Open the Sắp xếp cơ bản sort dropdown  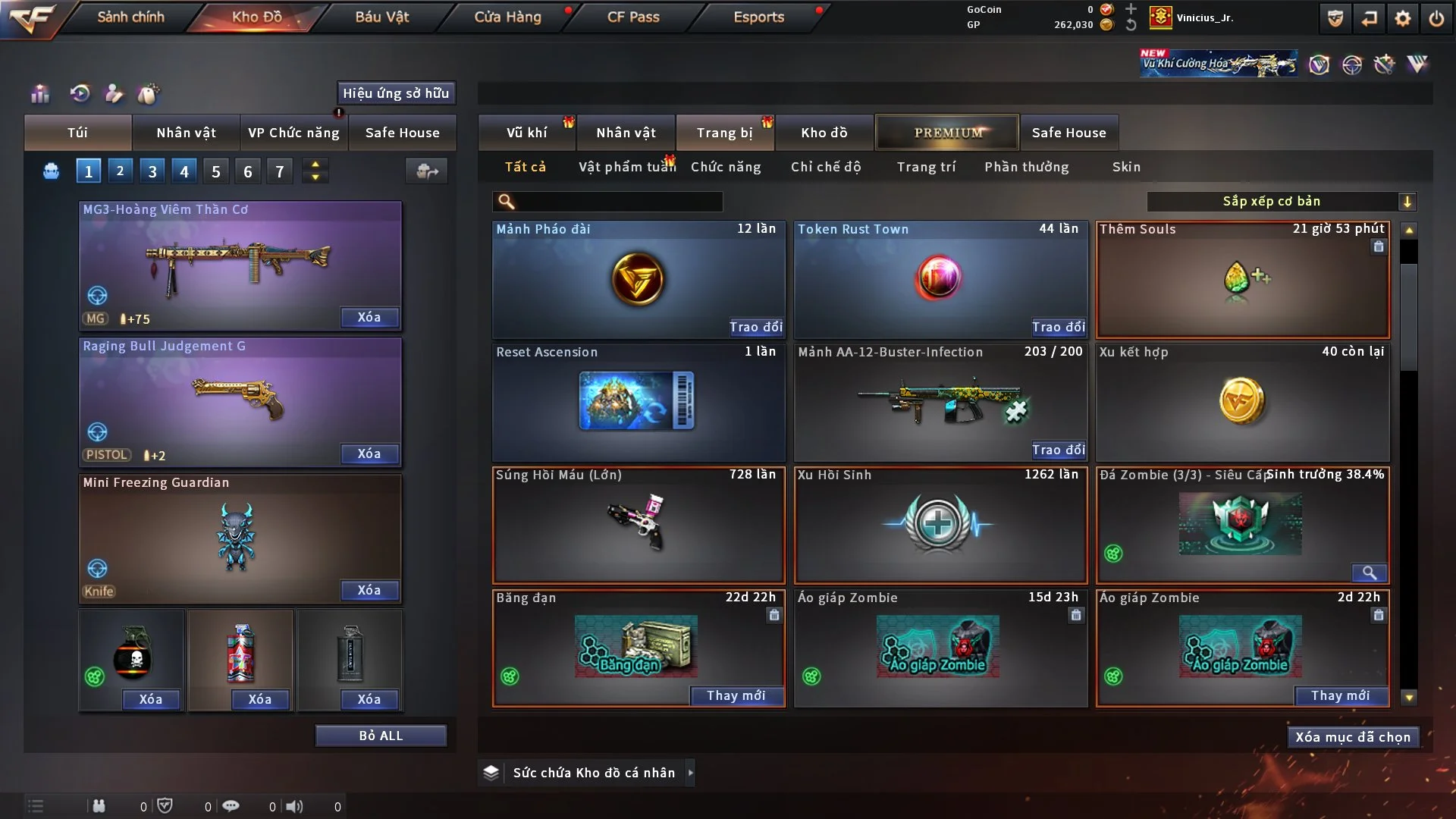click(1281, 201)
